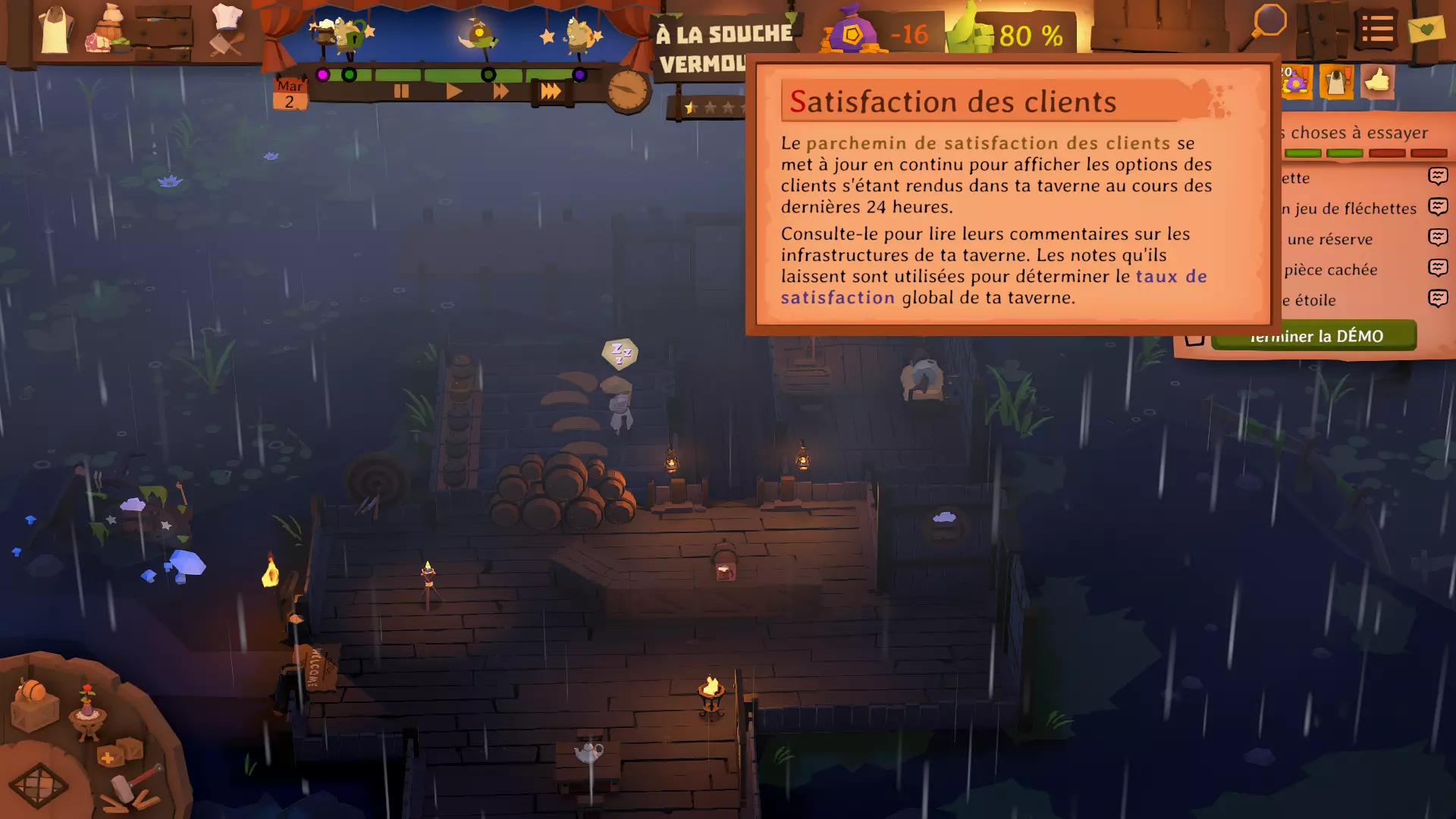Screen dimensions: 1456x819
Task: Open the apron staff menu
Action: point(55,32)
